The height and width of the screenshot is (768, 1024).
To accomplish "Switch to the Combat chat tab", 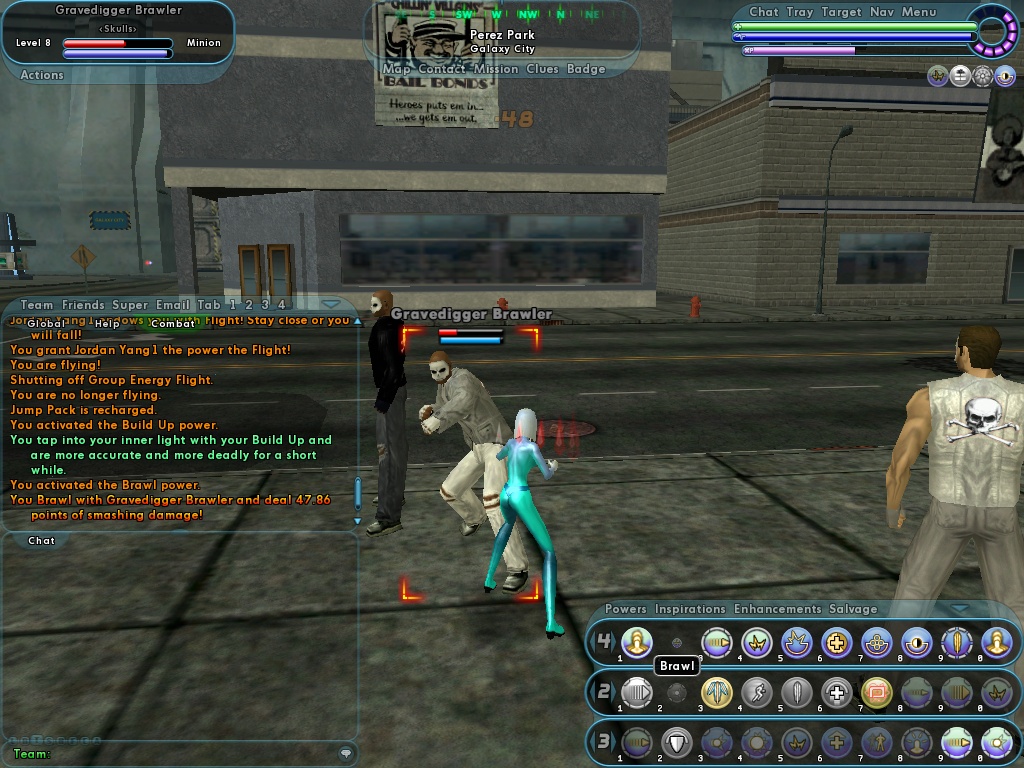I will click(173, 324).
